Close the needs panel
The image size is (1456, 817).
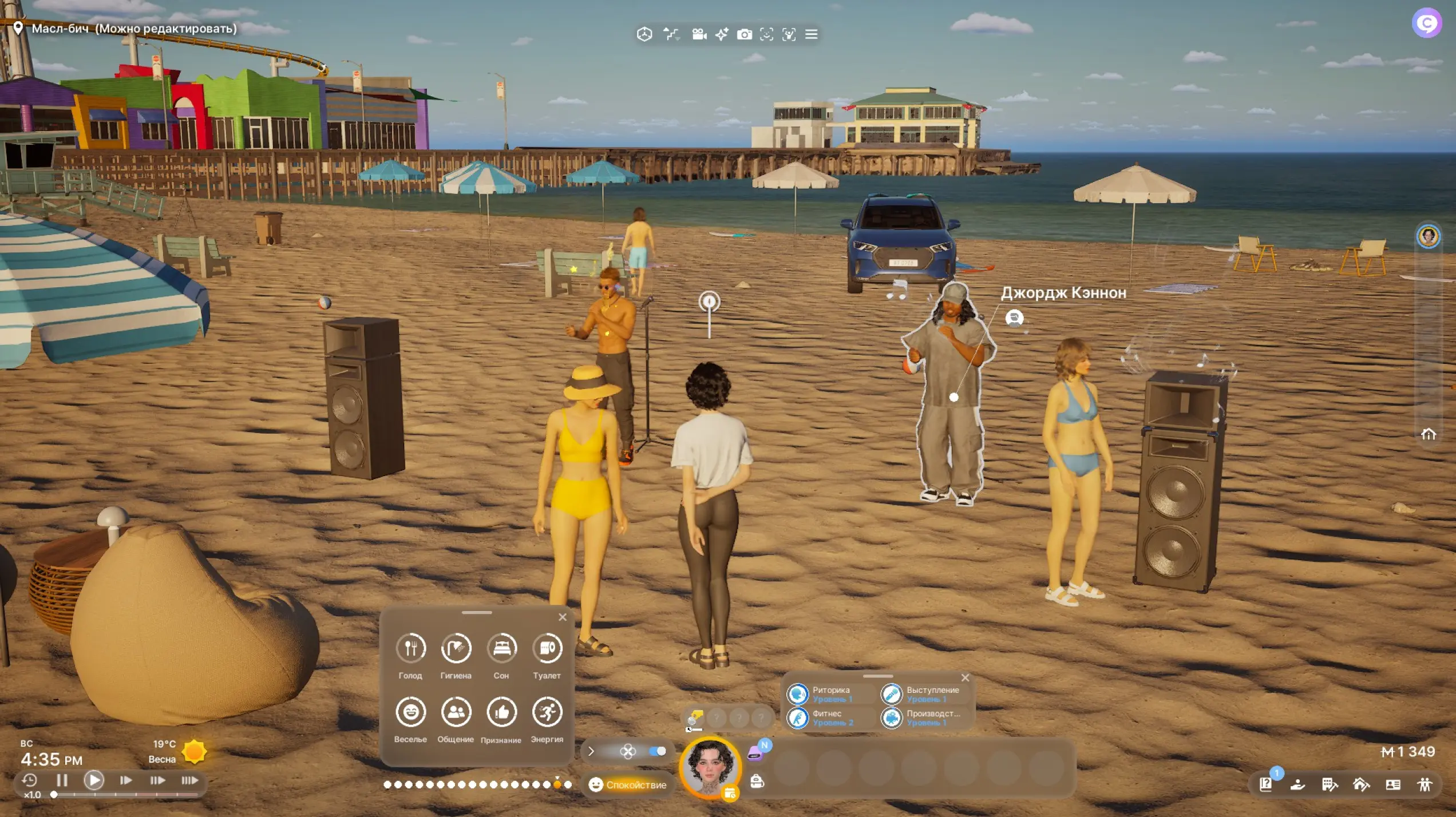coord(563,617)
